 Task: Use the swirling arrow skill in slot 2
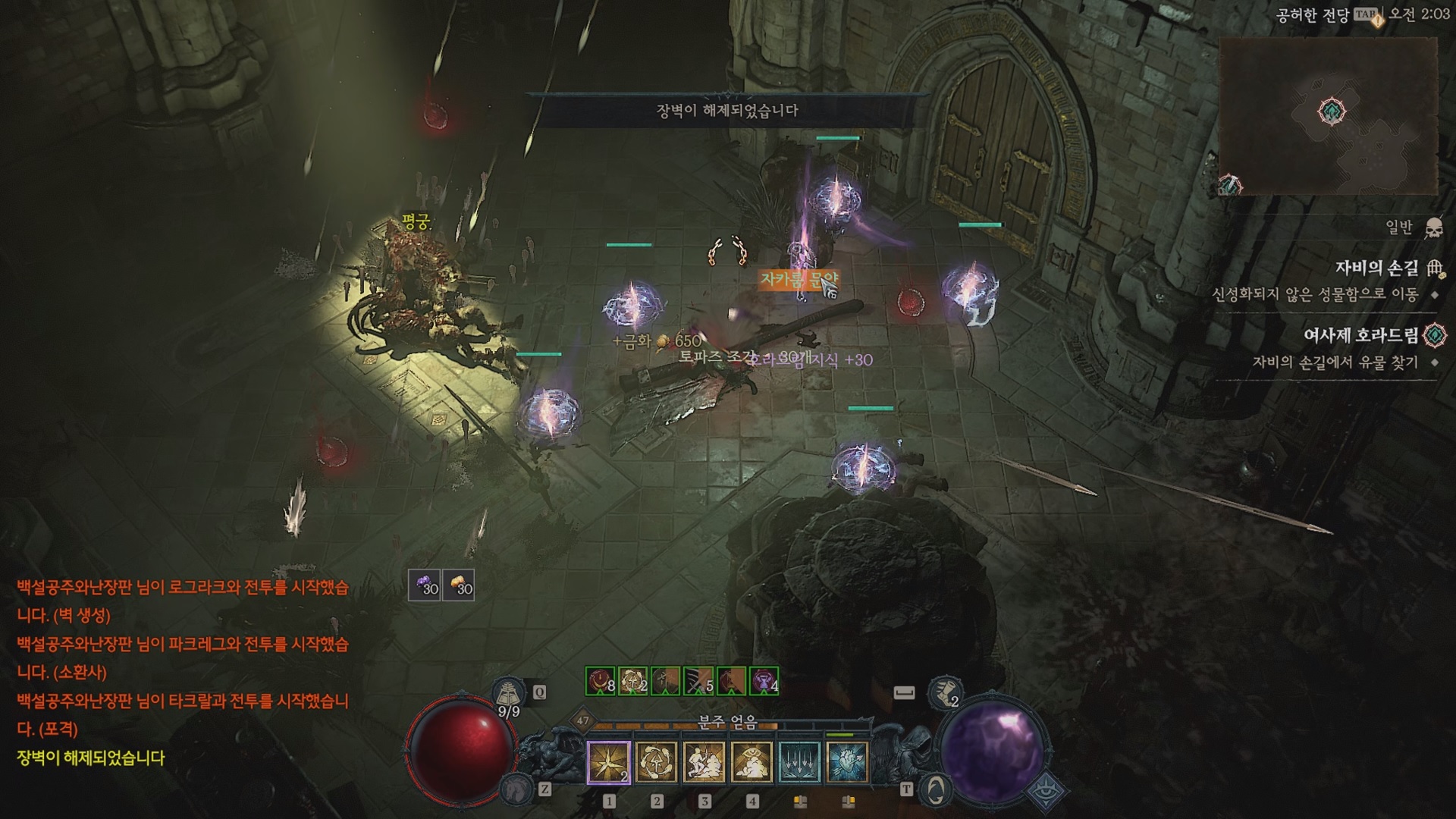pyautogui.click(x=657, y=761)
